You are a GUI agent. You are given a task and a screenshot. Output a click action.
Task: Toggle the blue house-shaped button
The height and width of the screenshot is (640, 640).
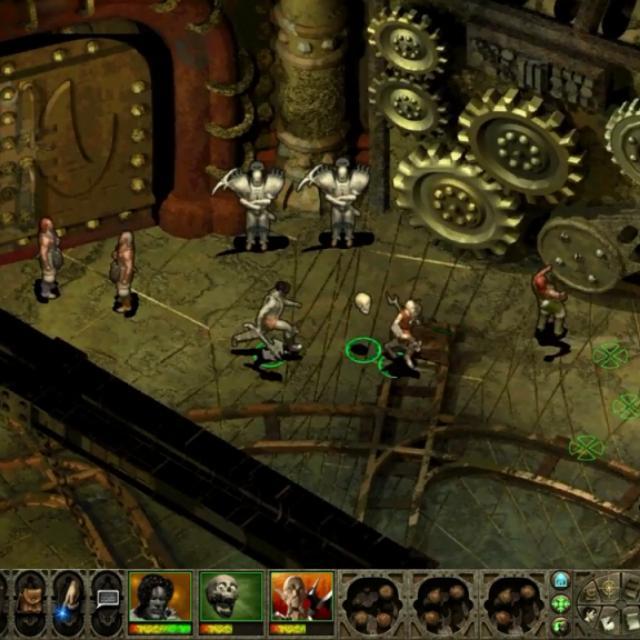coord(560,581)
